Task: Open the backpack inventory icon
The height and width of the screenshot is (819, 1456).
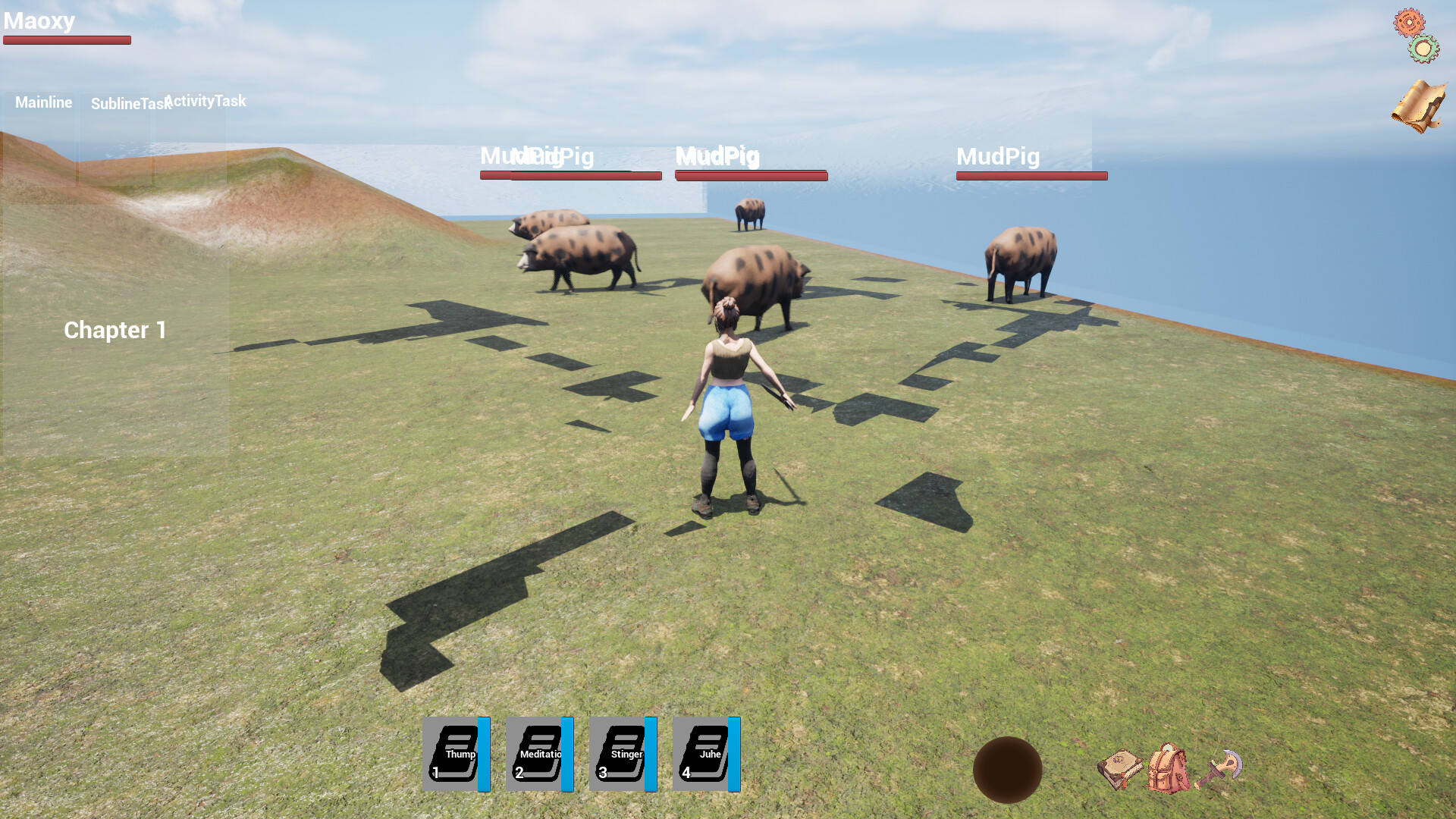Action: pos(1168,768)
